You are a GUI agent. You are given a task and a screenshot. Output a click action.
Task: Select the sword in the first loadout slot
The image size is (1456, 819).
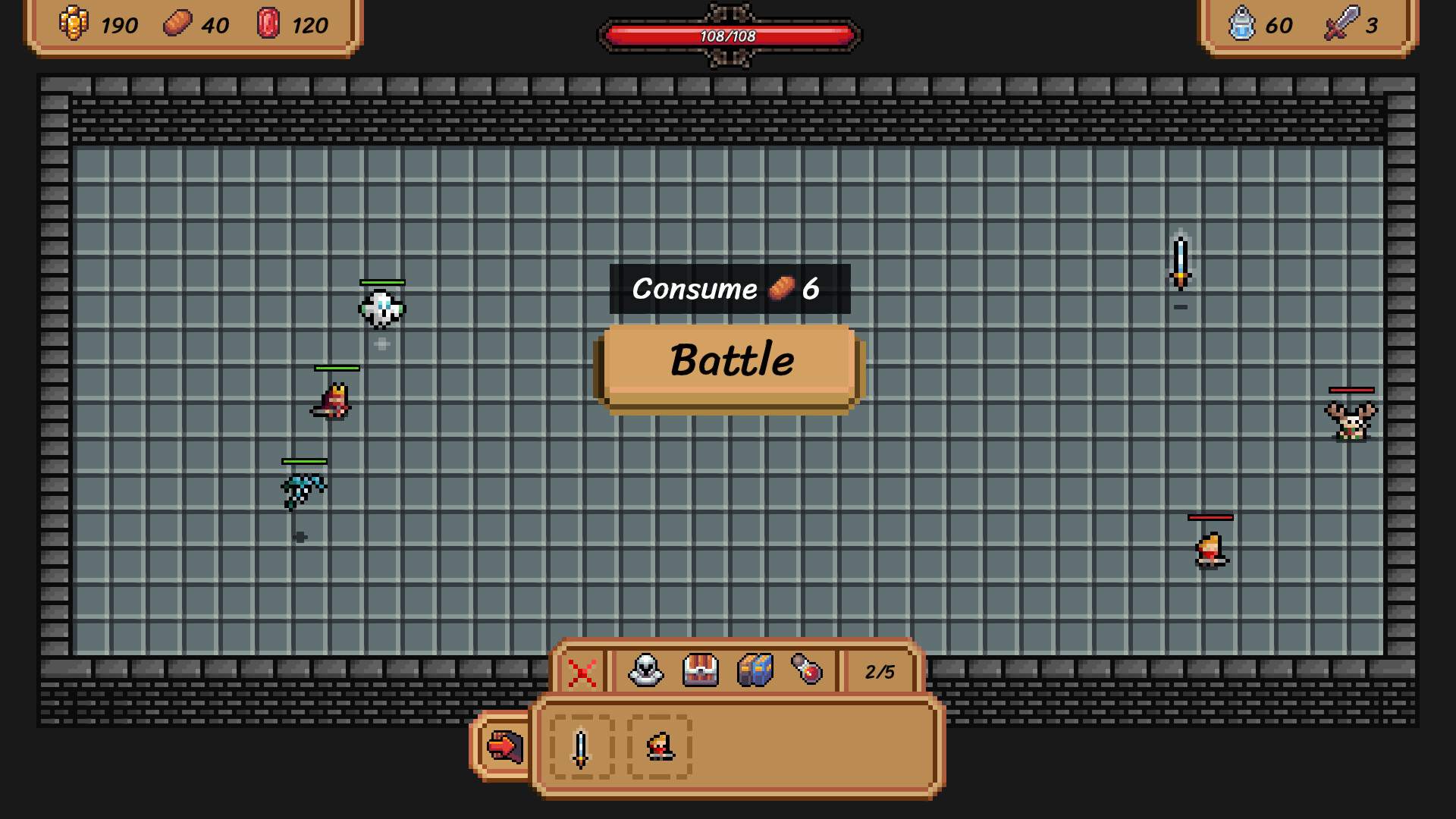(580, 747)
